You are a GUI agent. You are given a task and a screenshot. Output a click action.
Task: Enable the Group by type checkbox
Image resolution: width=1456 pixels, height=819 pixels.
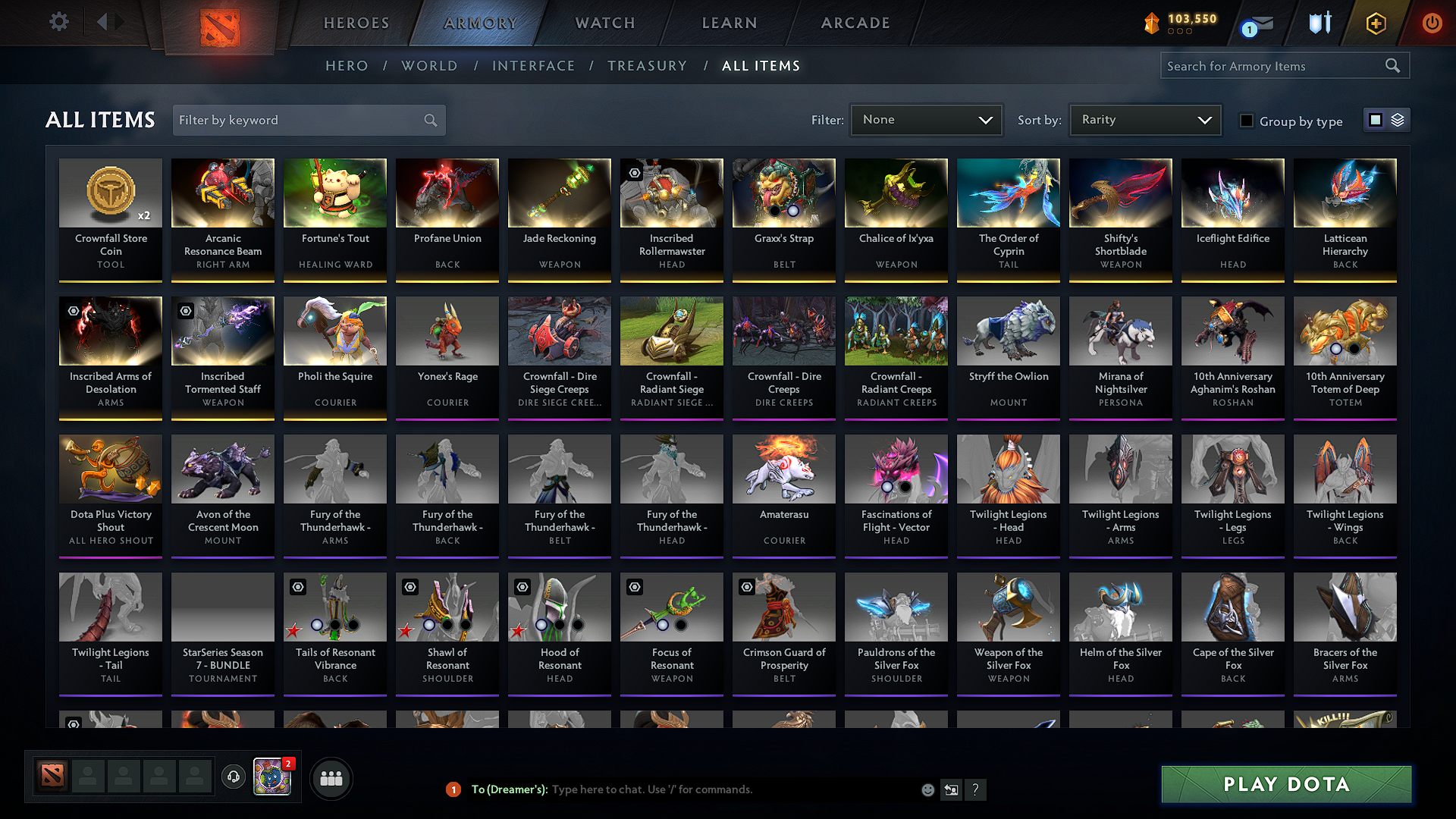click(x=1247, y=121)
